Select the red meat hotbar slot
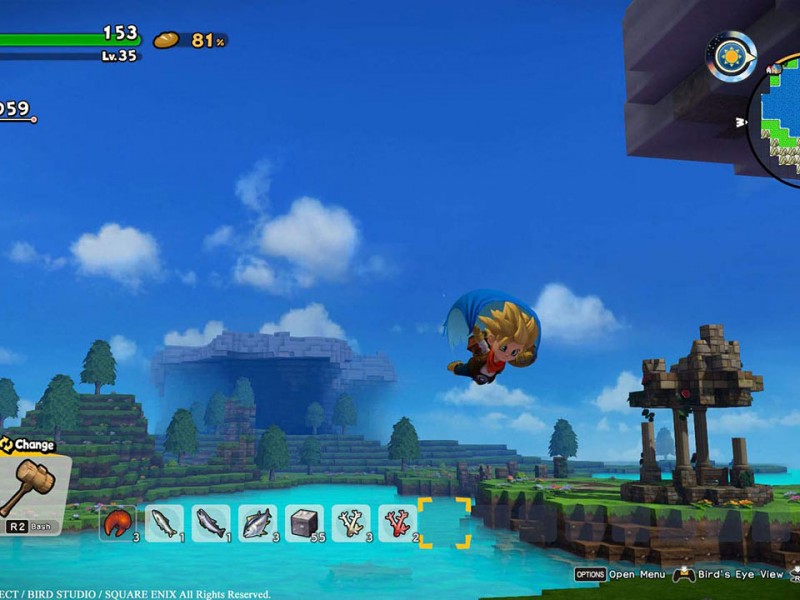This screenshot has width=800, height=600. 118,523
